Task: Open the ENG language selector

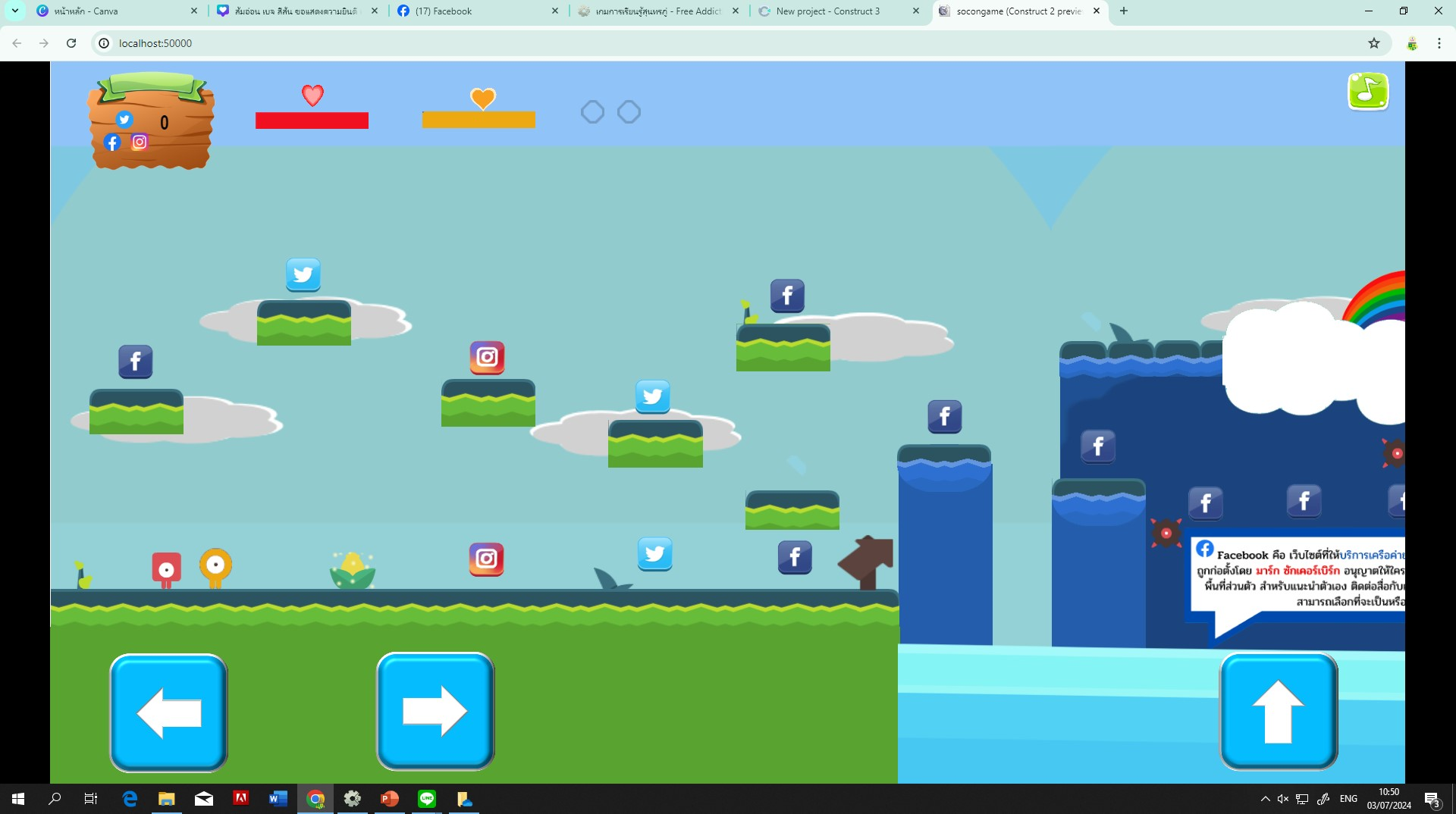Action: tap(1348, 798)
